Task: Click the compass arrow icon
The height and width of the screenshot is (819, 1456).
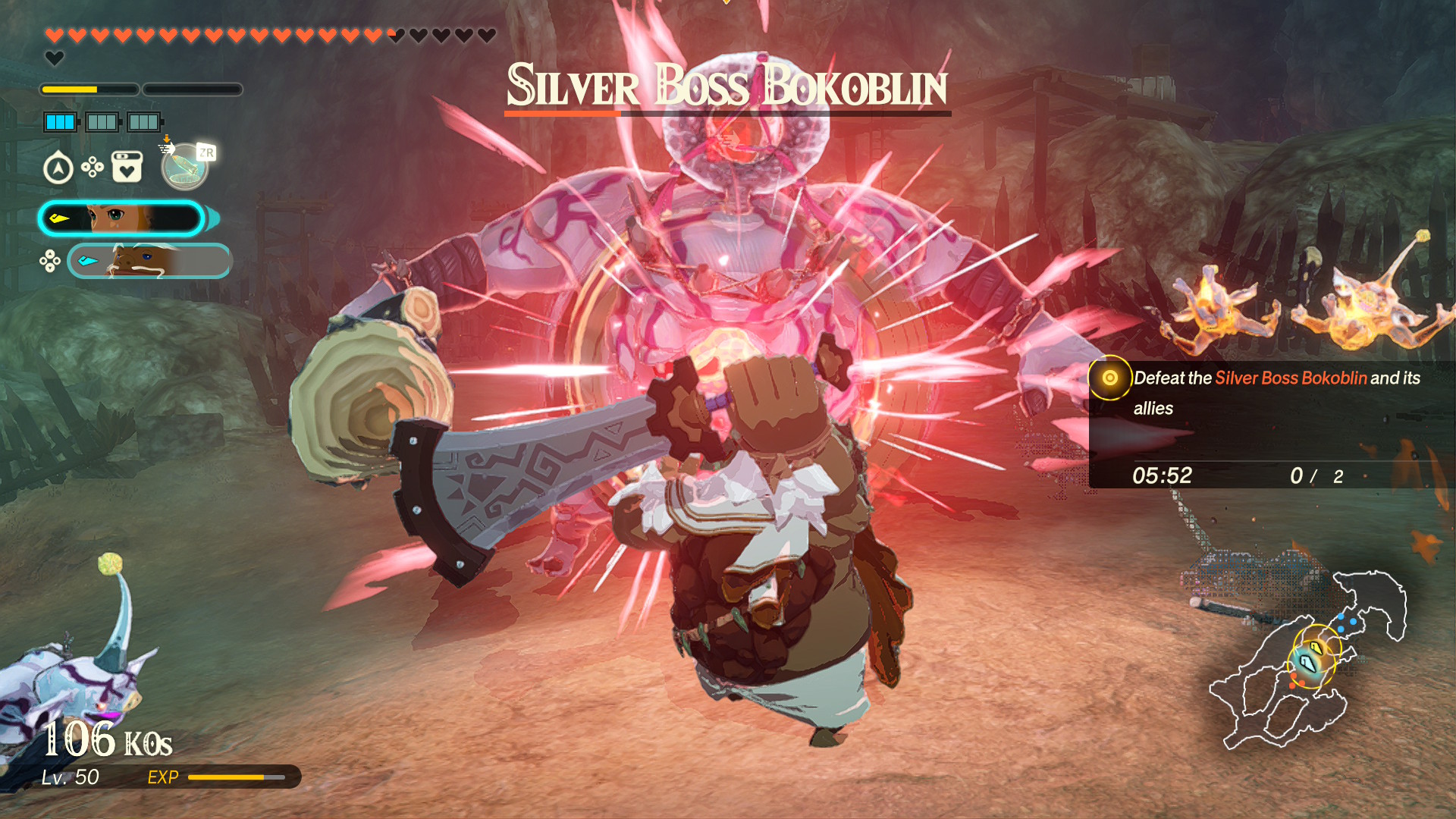Action: (x=58, y=168)
